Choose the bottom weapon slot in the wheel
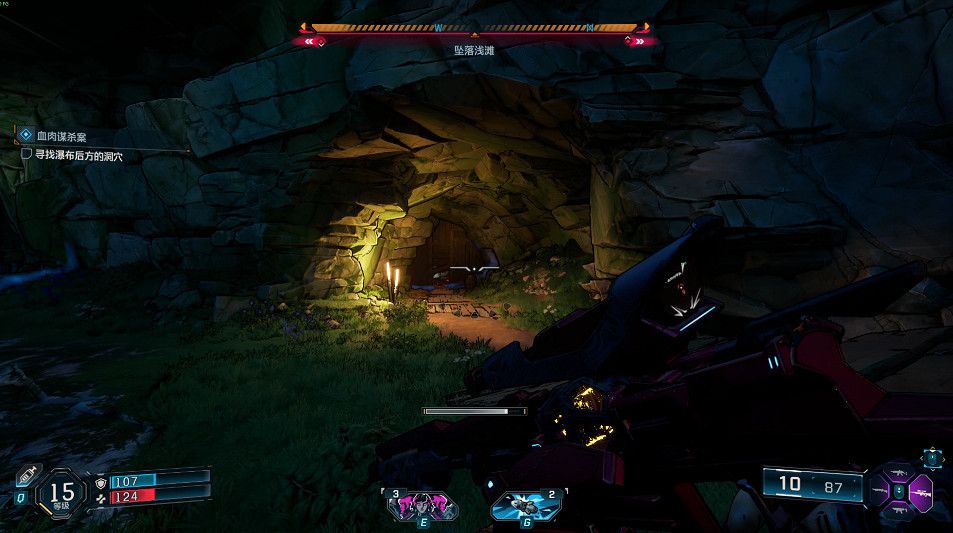Screen dimensions: 953x533 pyautogui.click(x=900, y=511)
